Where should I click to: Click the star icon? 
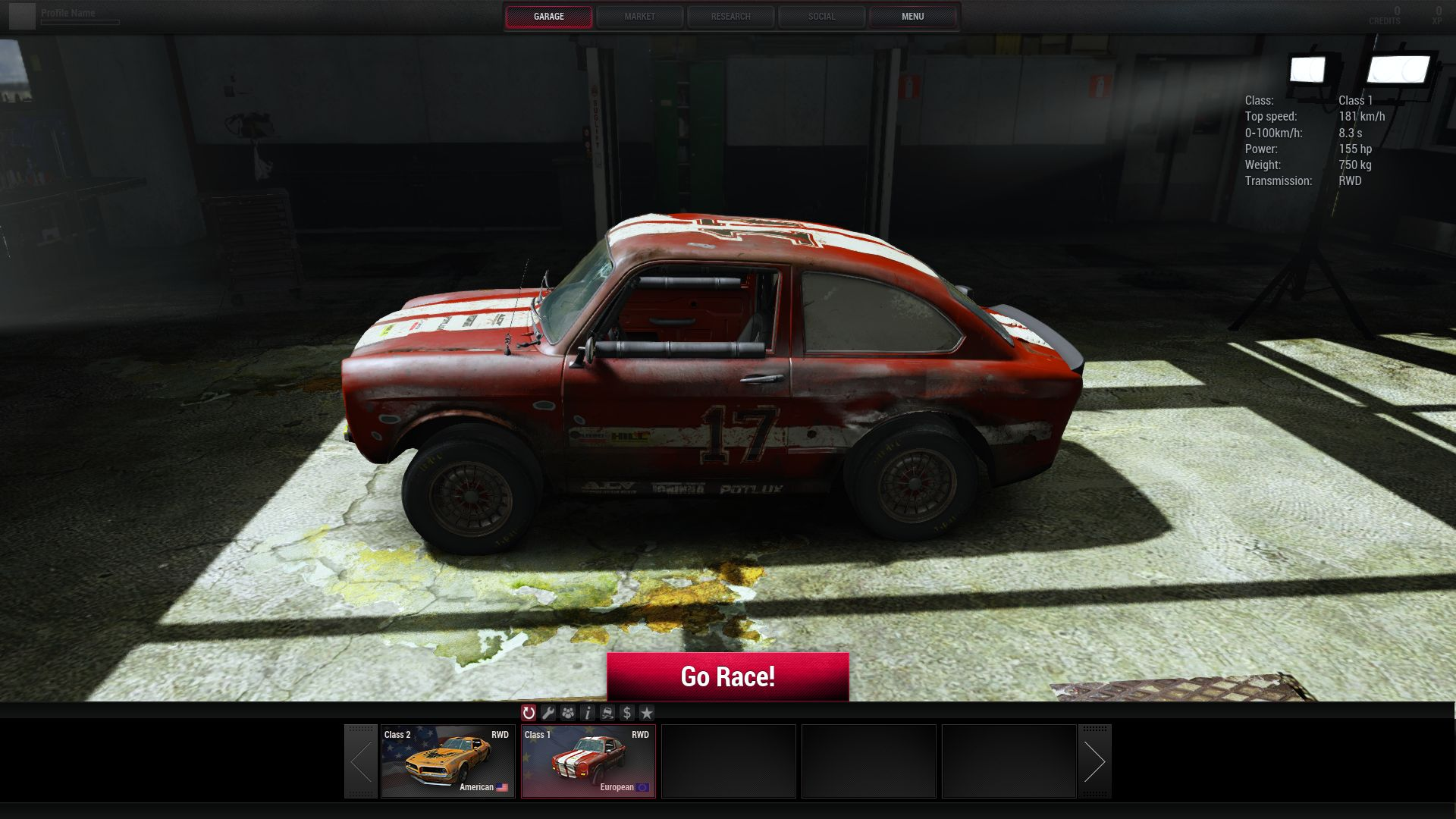646,713
